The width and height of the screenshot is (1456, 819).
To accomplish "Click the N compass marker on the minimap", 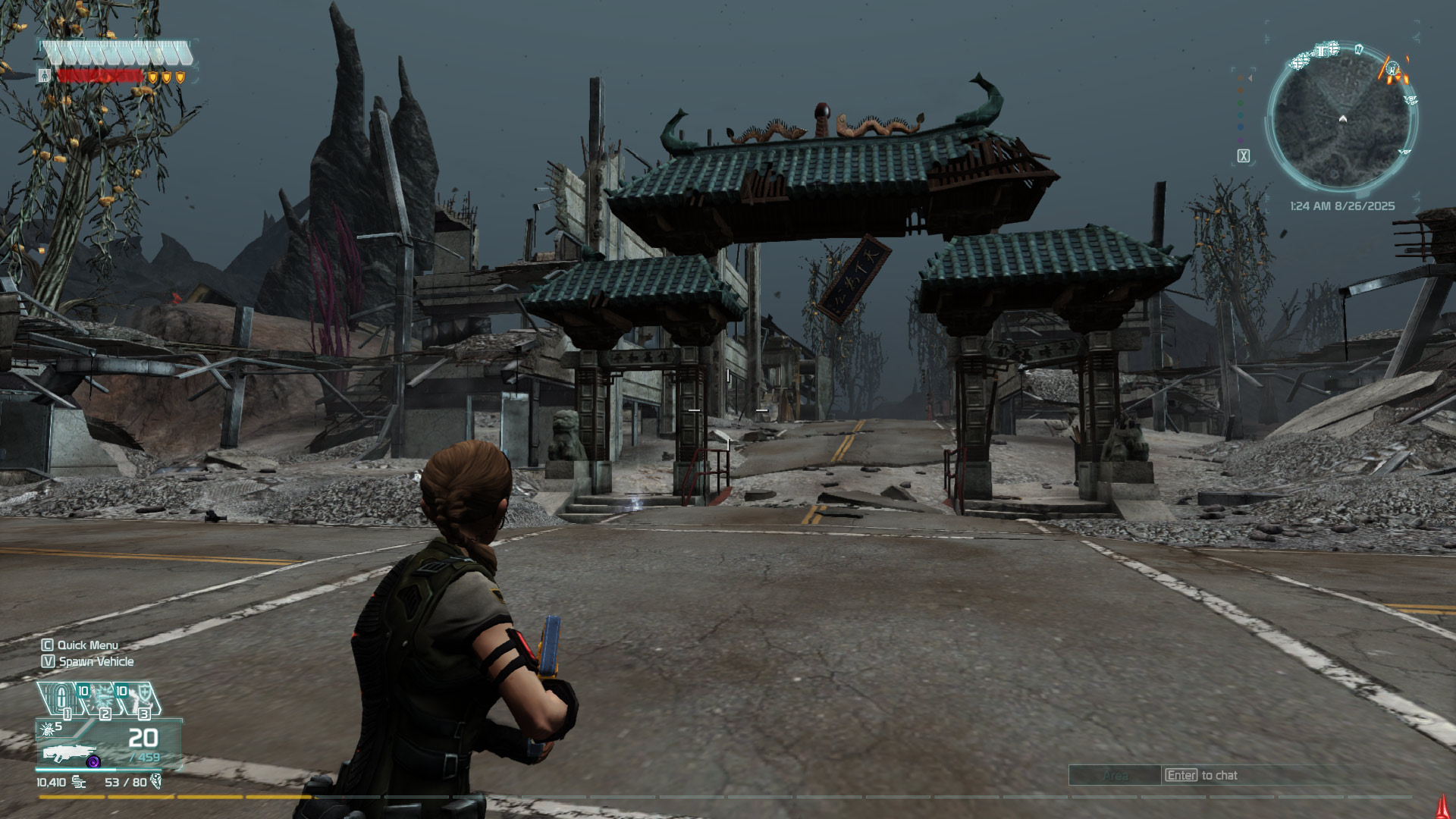I will click(1359, 49).
